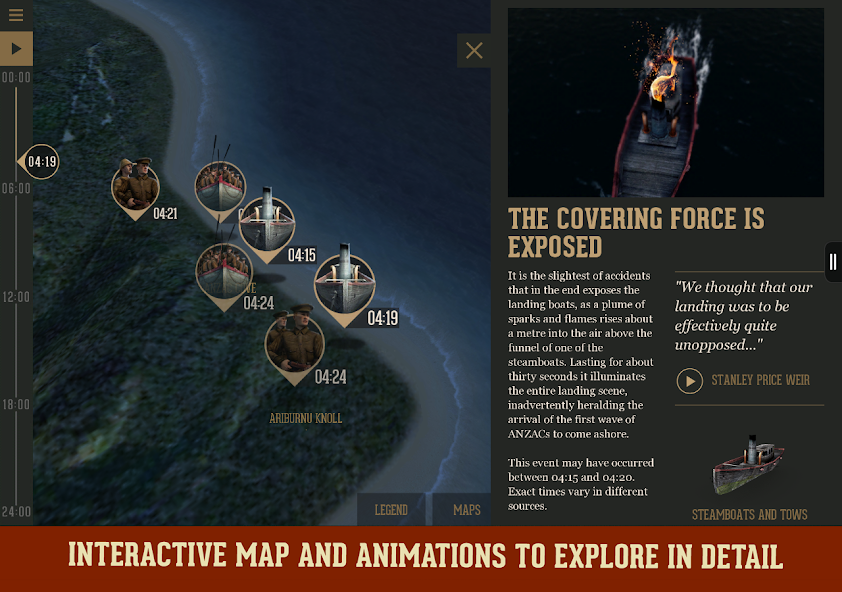Select the 04:19 timeline position marker
The width and height of the screenshot is (842, 592).
coord(40,161)
